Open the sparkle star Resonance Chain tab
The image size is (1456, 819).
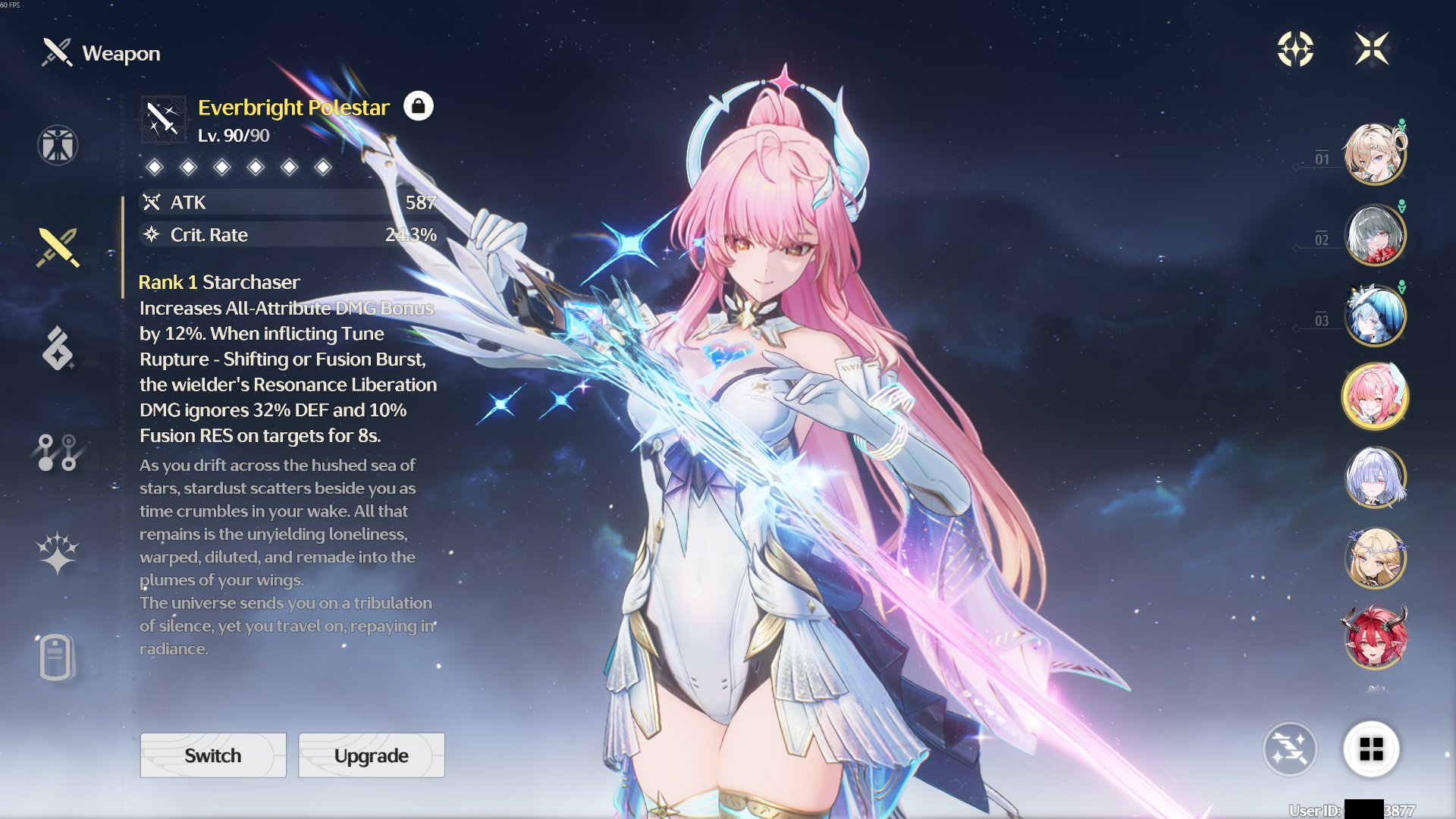(x=58, y=553)
